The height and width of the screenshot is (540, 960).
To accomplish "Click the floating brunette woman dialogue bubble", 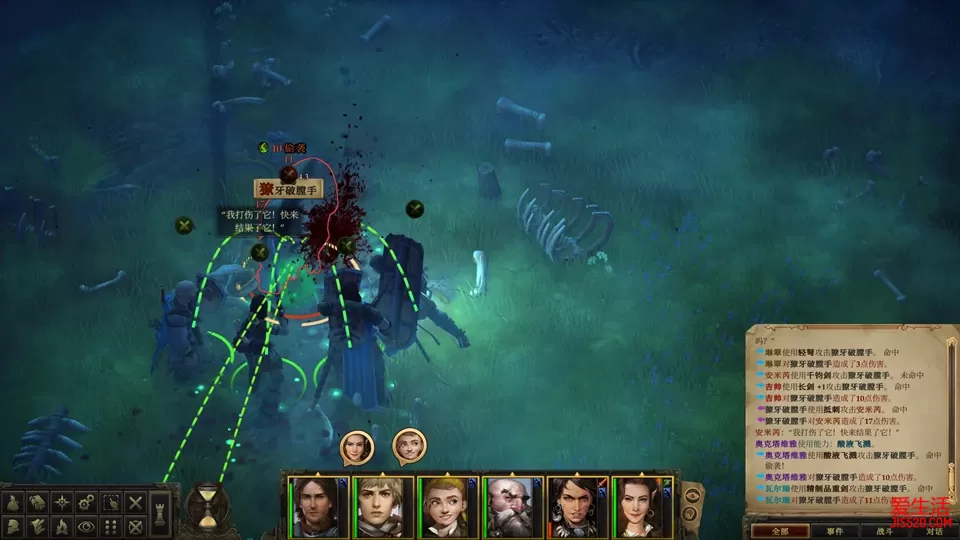I will click(357, 447).
